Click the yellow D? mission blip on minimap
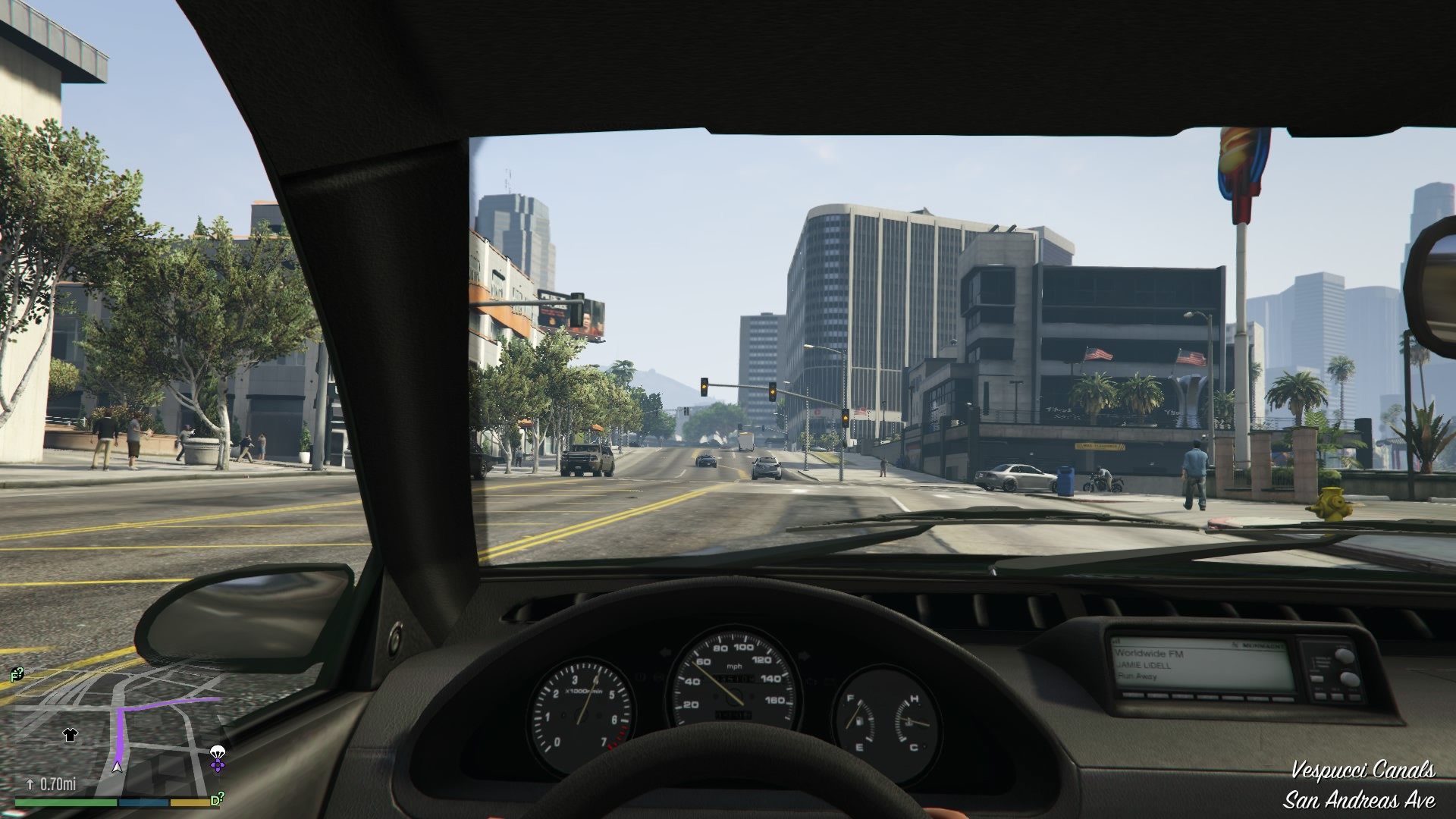Image resolution: width=1456 pixels, height=819 pixels. (x=218, y=799)
